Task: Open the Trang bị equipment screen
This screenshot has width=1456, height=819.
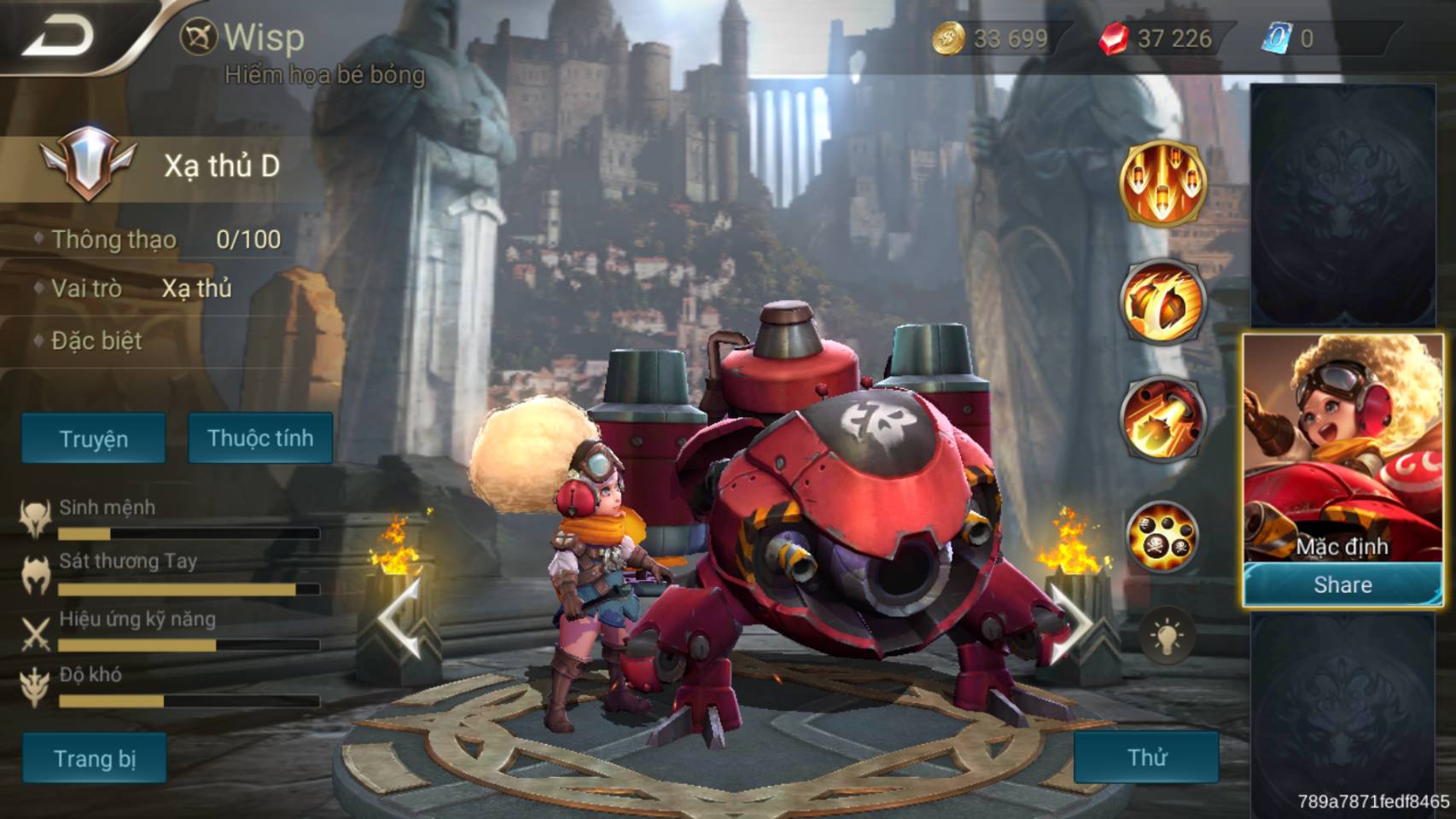Action: coord(95,758)
